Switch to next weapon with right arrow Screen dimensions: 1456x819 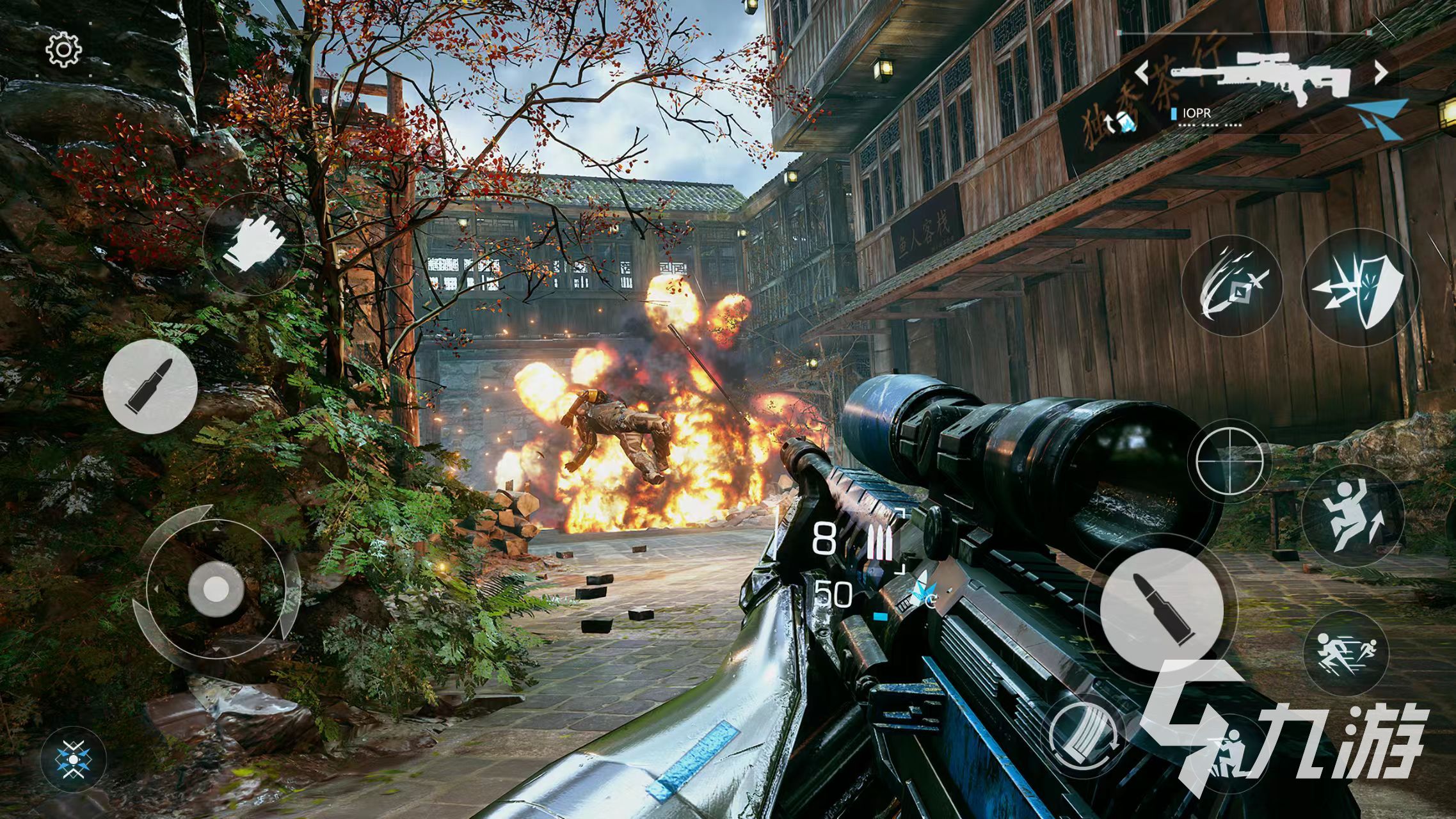1381,72
